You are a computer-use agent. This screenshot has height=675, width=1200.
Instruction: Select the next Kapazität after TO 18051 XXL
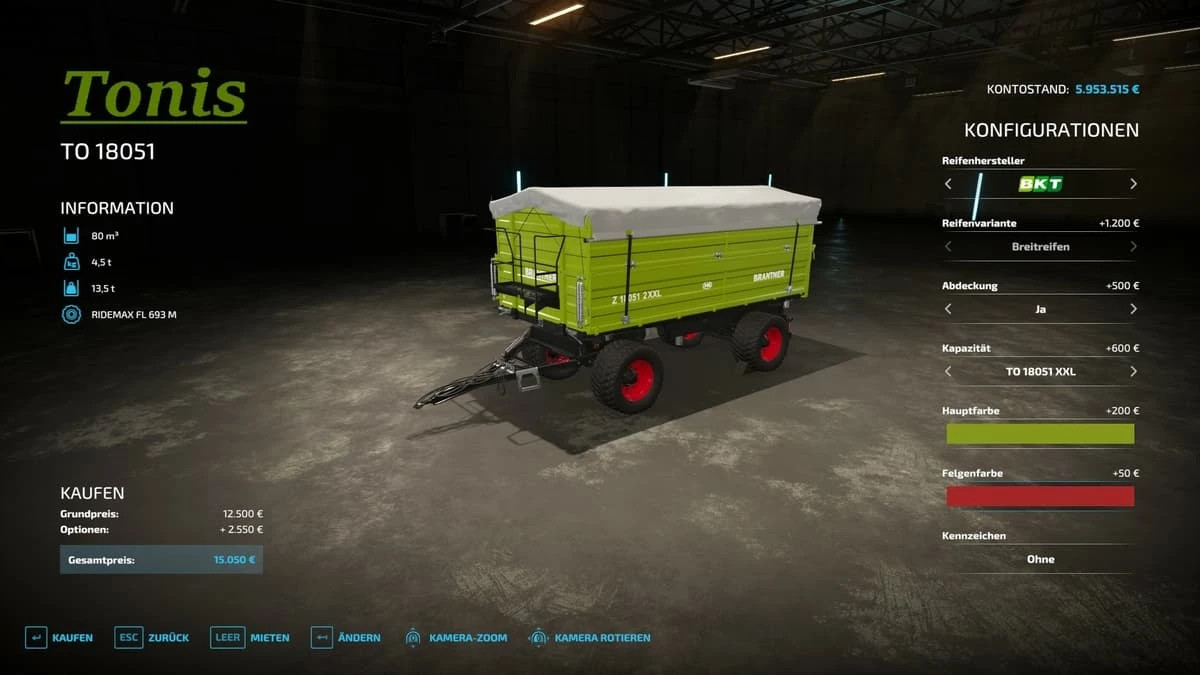[1133, 372]
